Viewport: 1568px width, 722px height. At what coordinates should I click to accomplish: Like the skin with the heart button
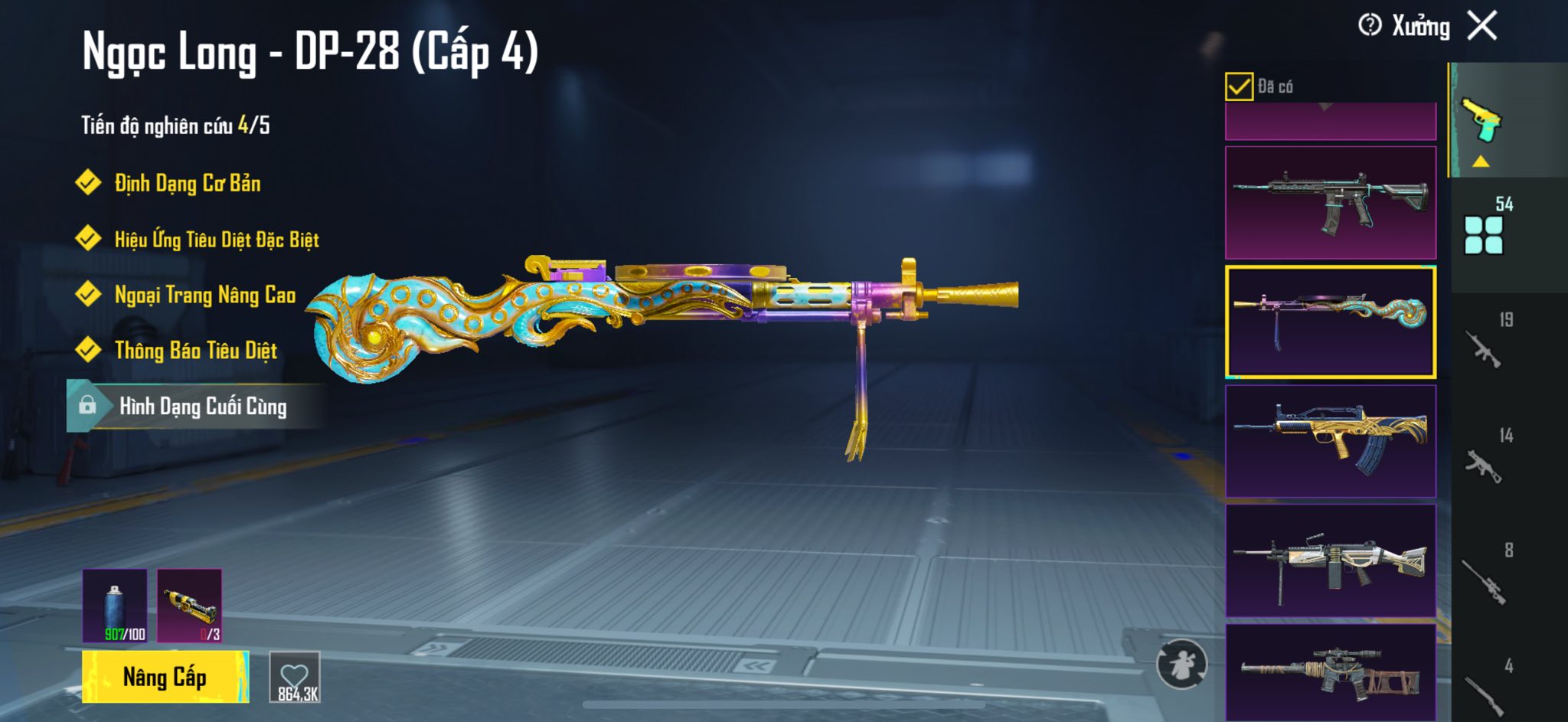point(295,677)
